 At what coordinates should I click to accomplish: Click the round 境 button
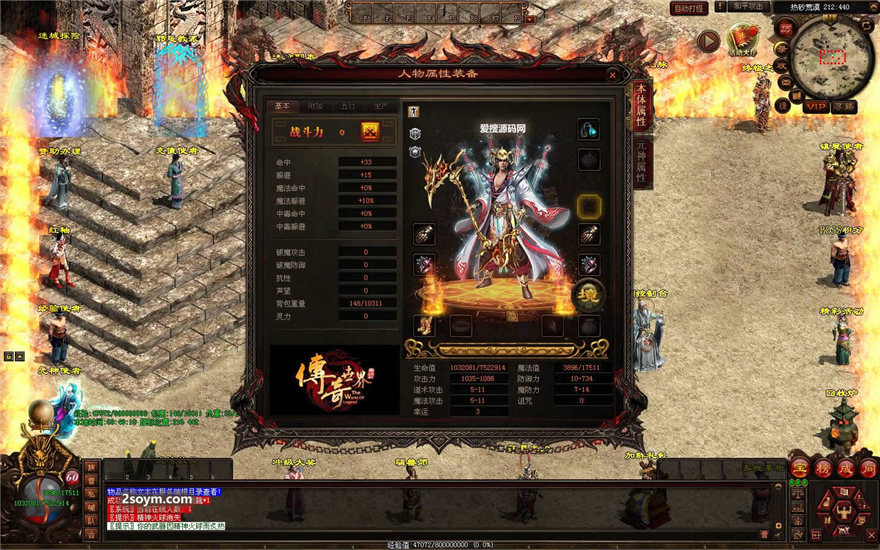point(588,294)
